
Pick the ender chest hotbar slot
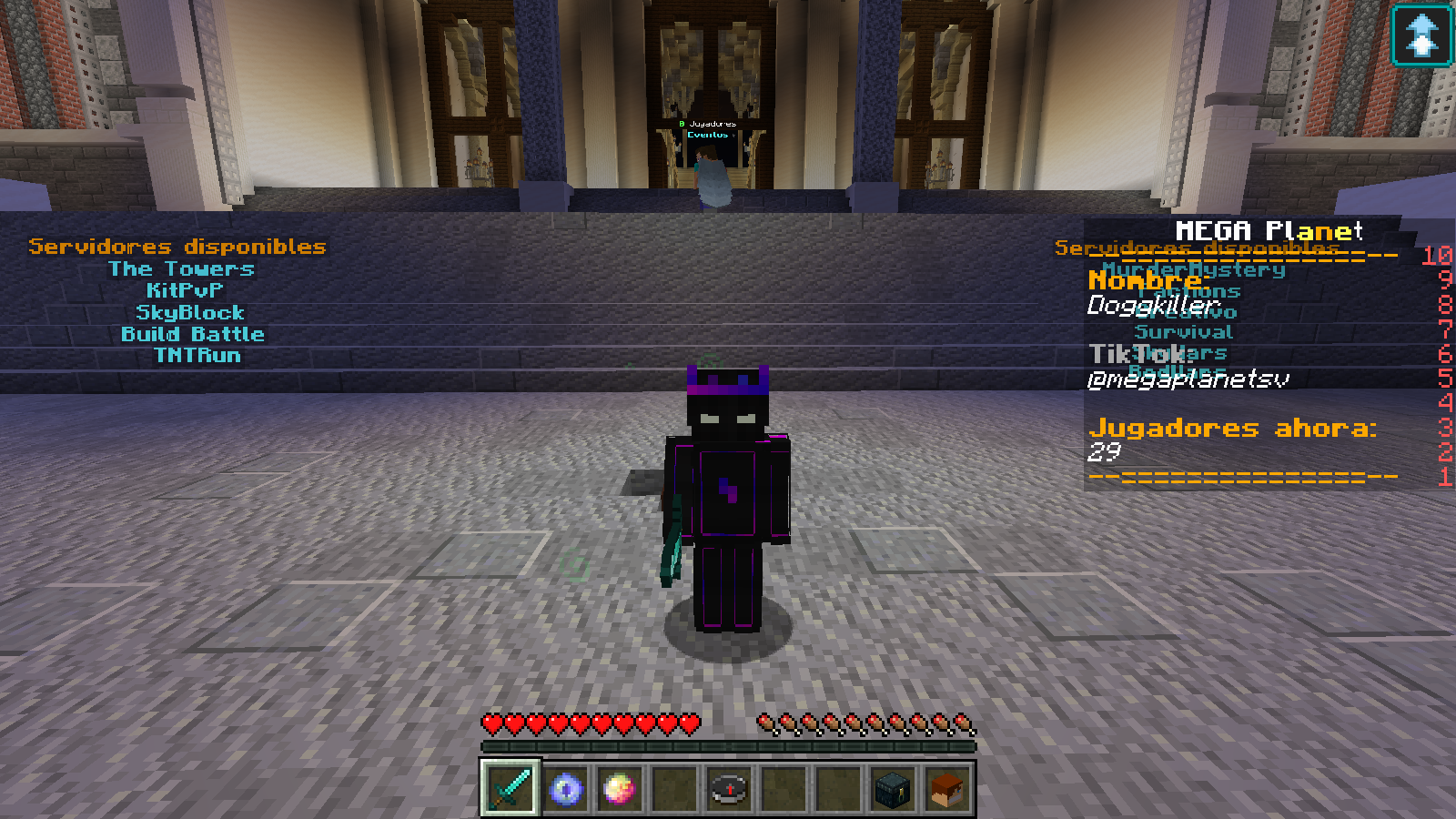tap(893, 788)
